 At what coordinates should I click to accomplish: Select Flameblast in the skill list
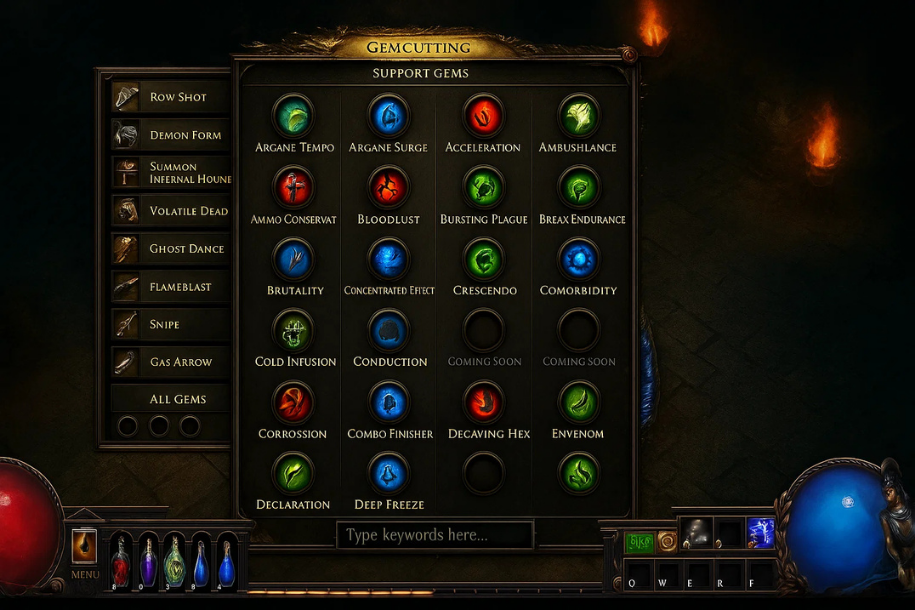170,287
